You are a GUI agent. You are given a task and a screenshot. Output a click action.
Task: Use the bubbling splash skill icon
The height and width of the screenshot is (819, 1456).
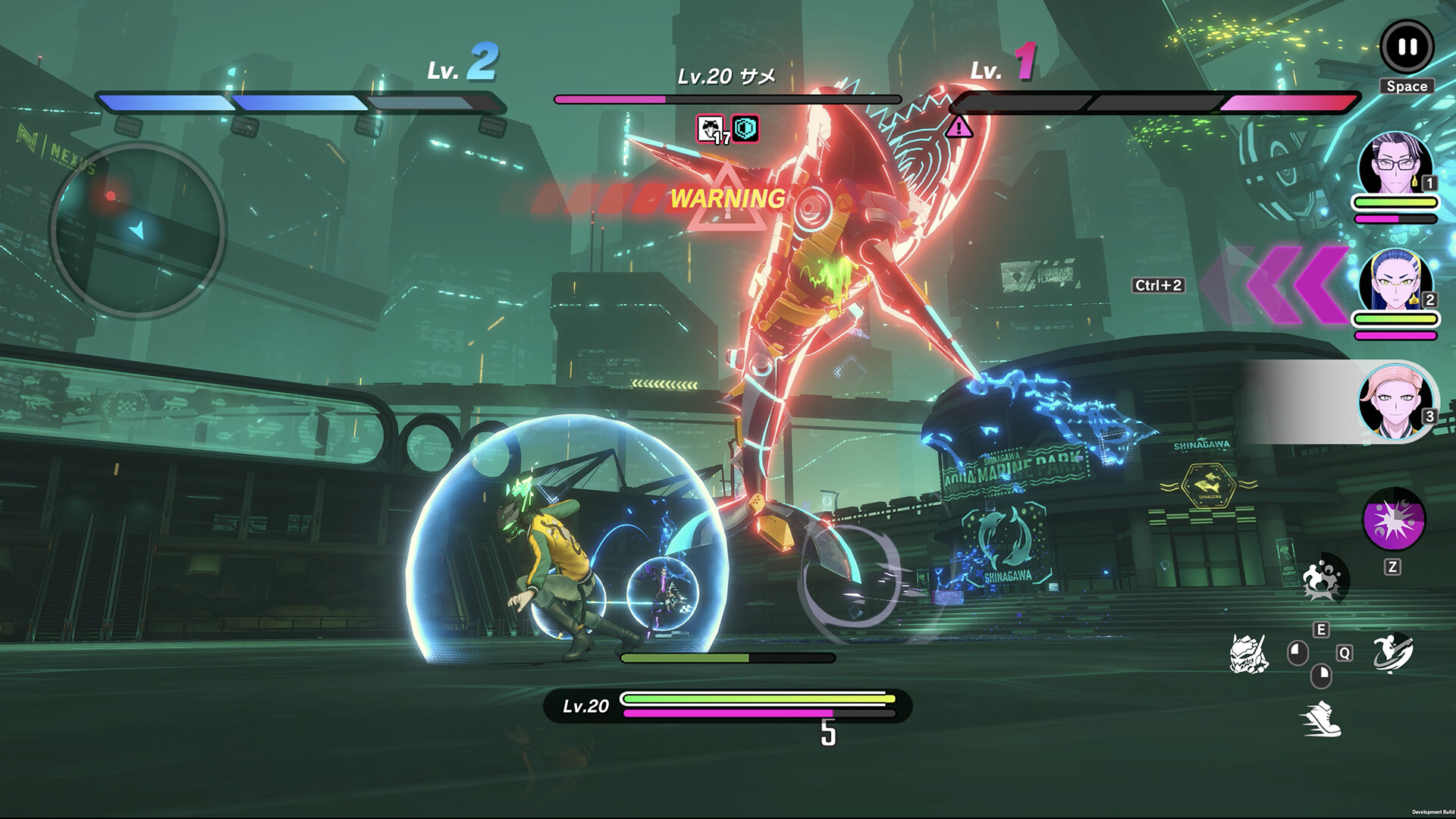tap(1323, 580)
